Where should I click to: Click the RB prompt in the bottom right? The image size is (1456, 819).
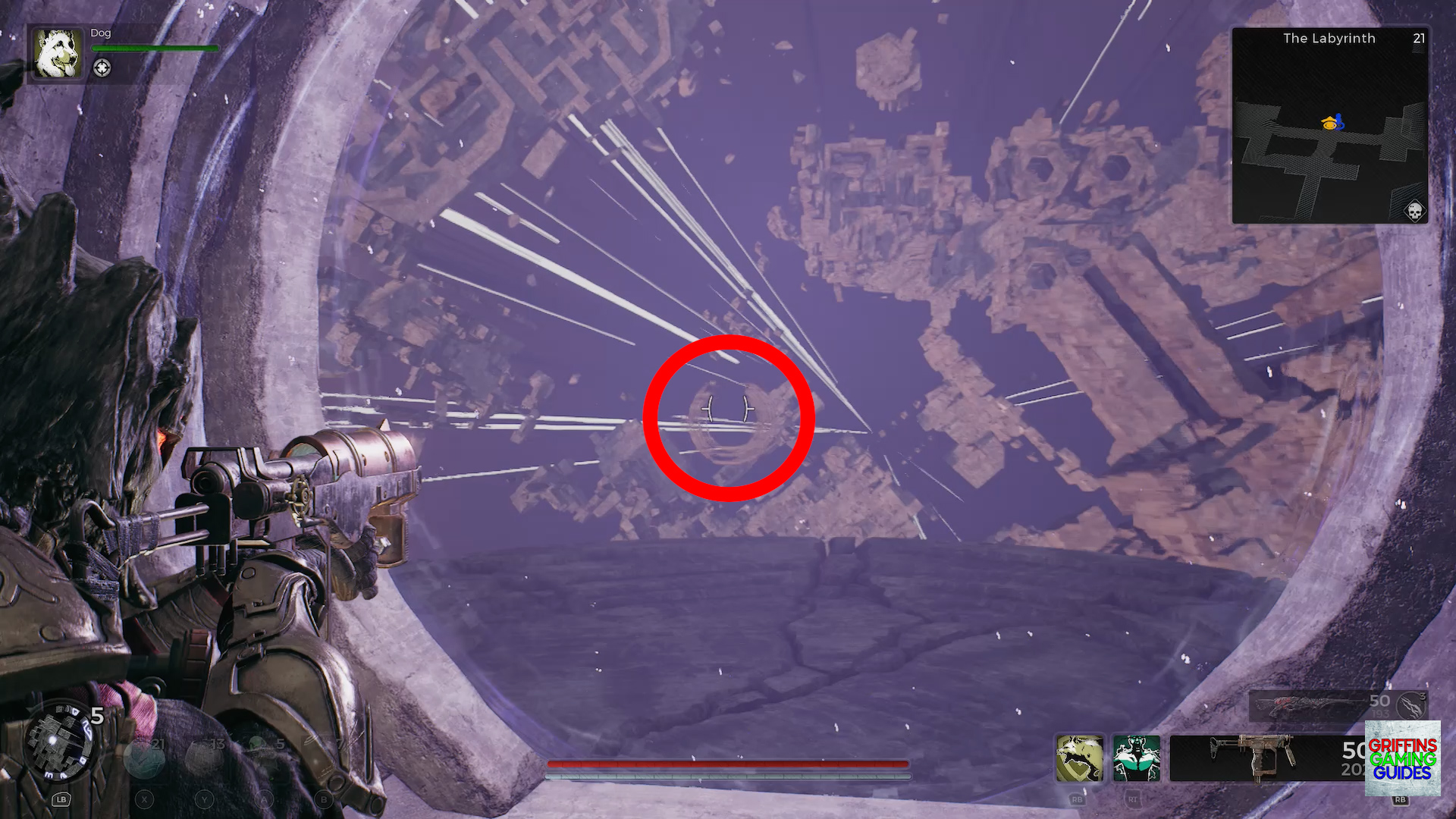(1401, 799)
